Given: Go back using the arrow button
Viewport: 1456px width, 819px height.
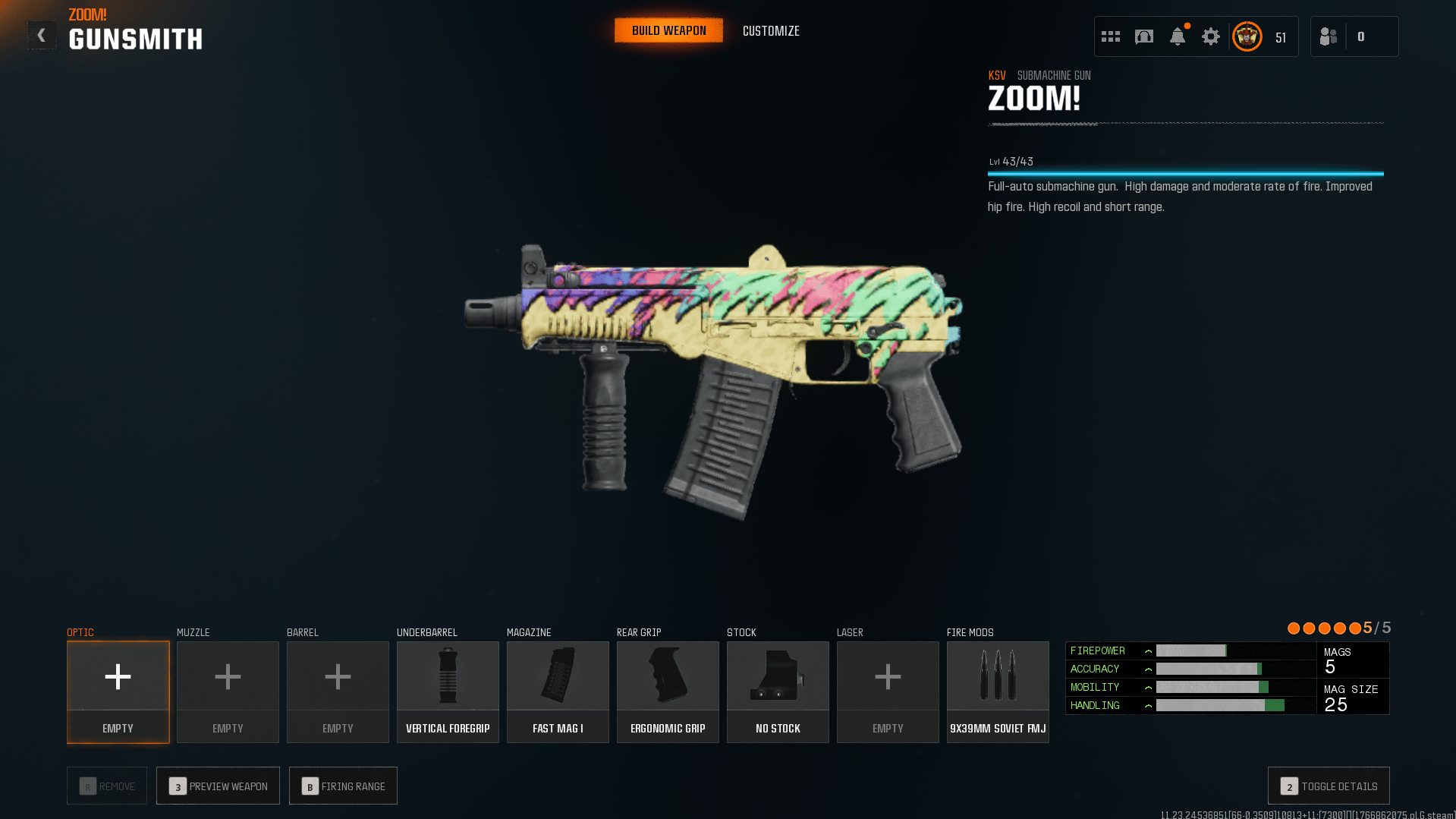Looking at the screenshot, I should 42,35.
